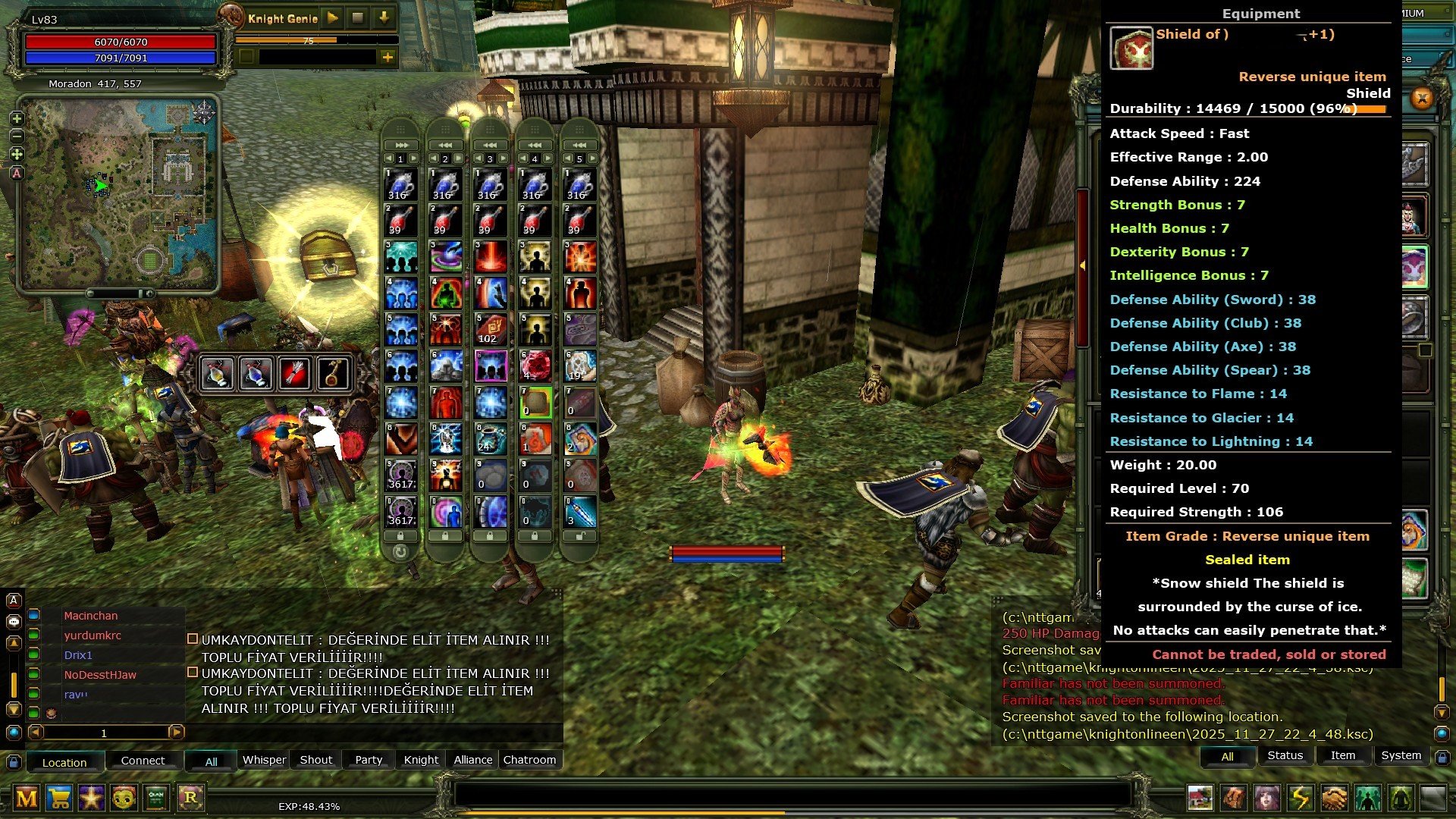
Task: Open the glowing treasure chest icon
Action: point(328,256)
